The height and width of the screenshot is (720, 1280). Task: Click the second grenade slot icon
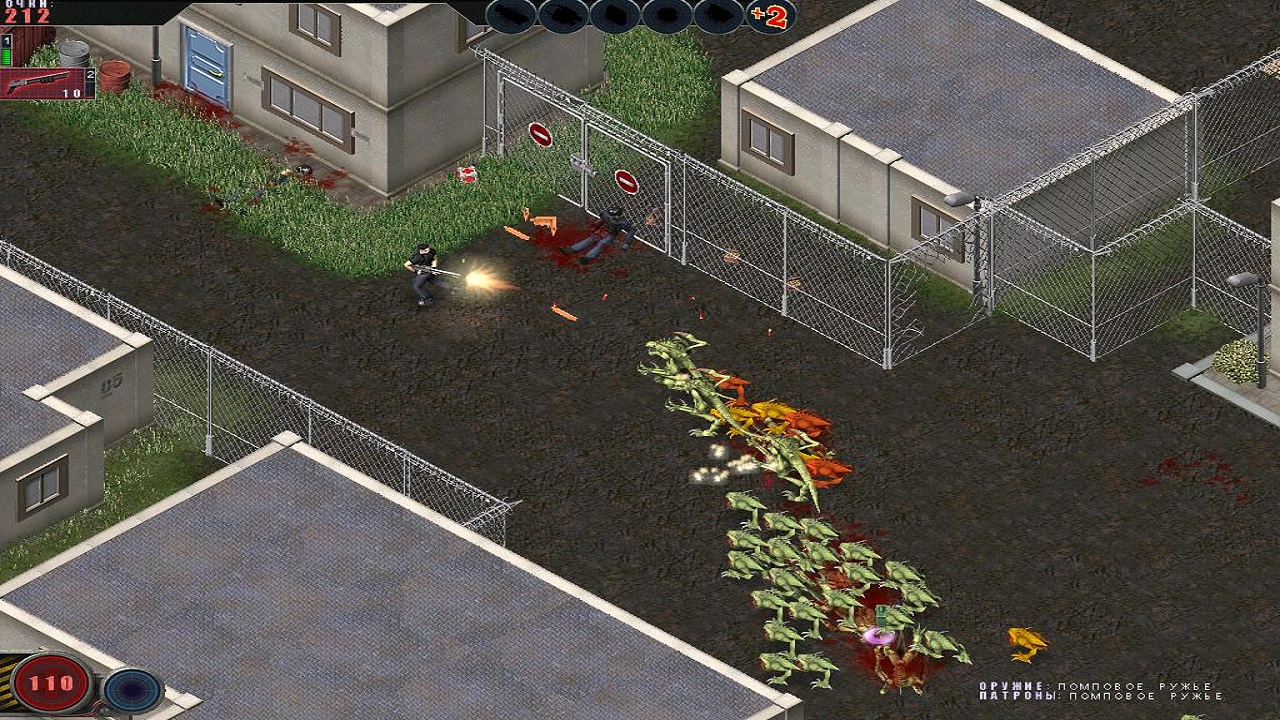pos(561,17)
